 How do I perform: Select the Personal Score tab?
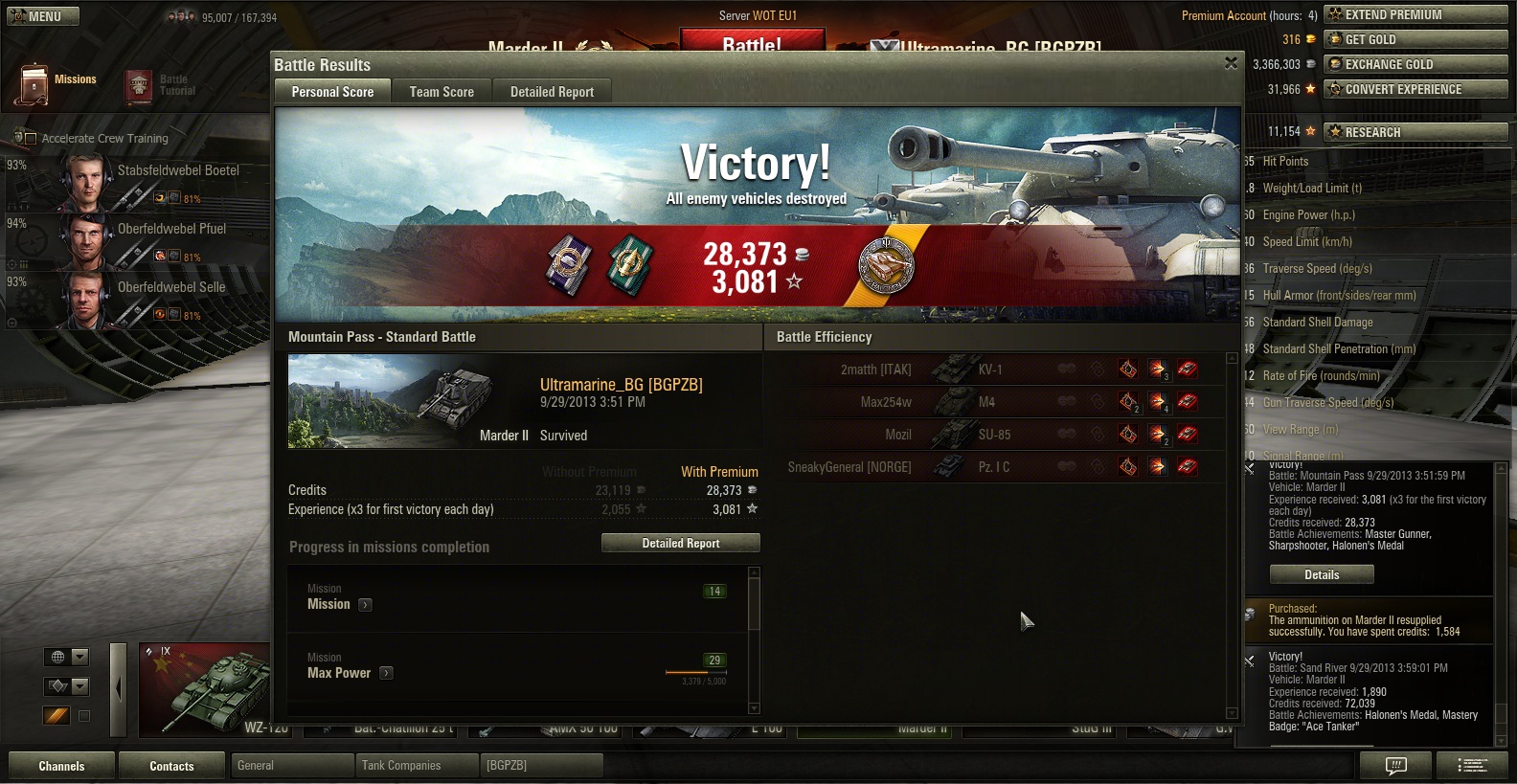point(332,92)
